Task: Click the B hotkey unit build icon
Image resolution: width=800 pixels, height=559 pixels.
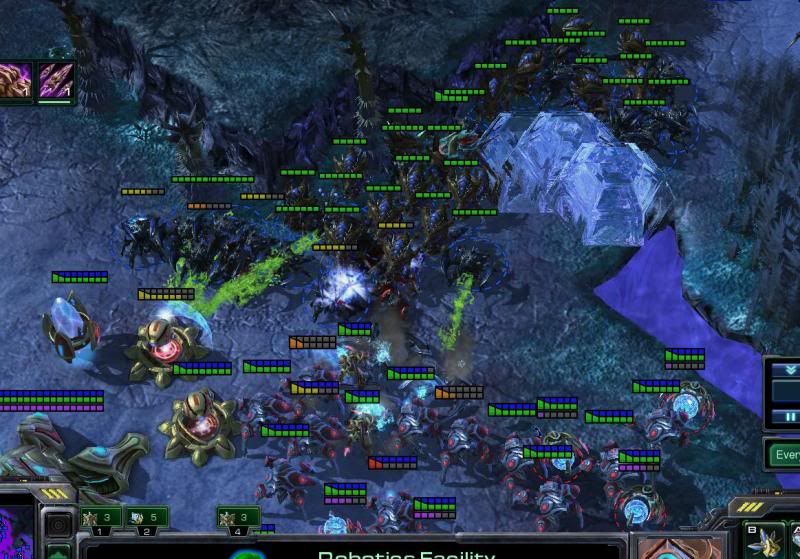Action: point(766,540)
